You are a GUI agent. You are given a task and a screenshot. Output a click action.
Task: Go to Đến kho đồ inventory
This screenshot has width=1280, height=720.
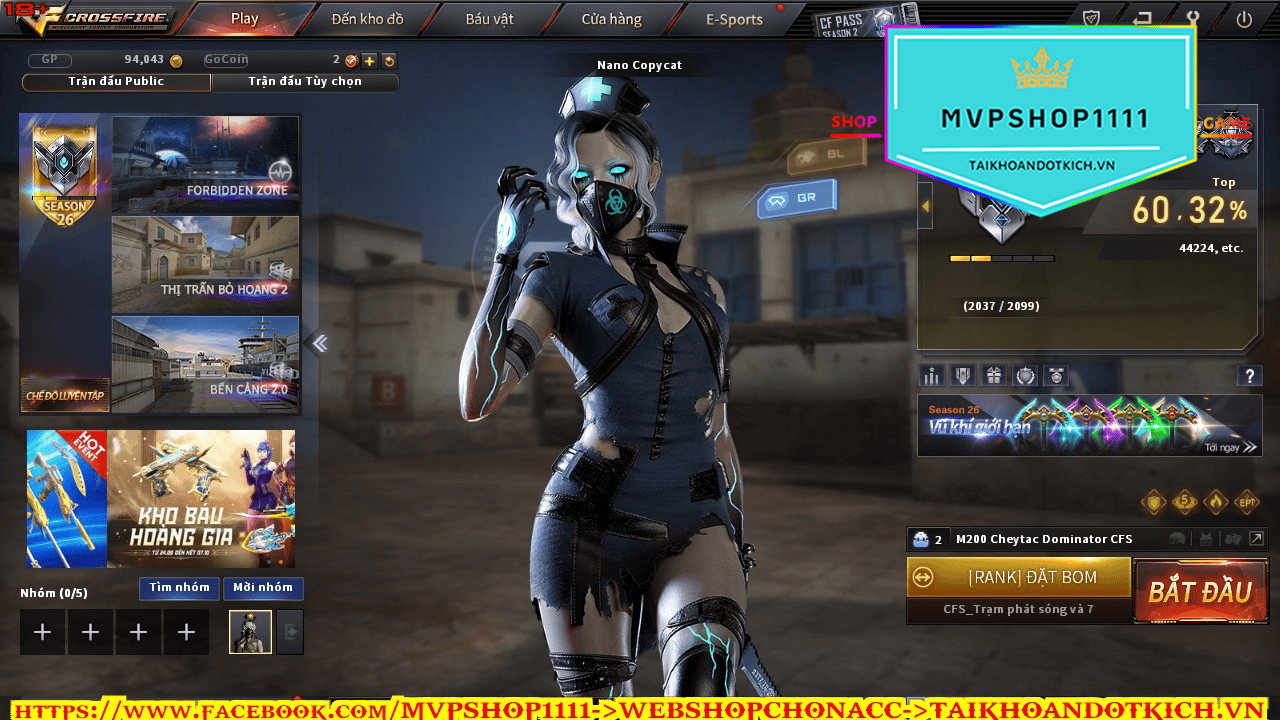click(369, 19)
